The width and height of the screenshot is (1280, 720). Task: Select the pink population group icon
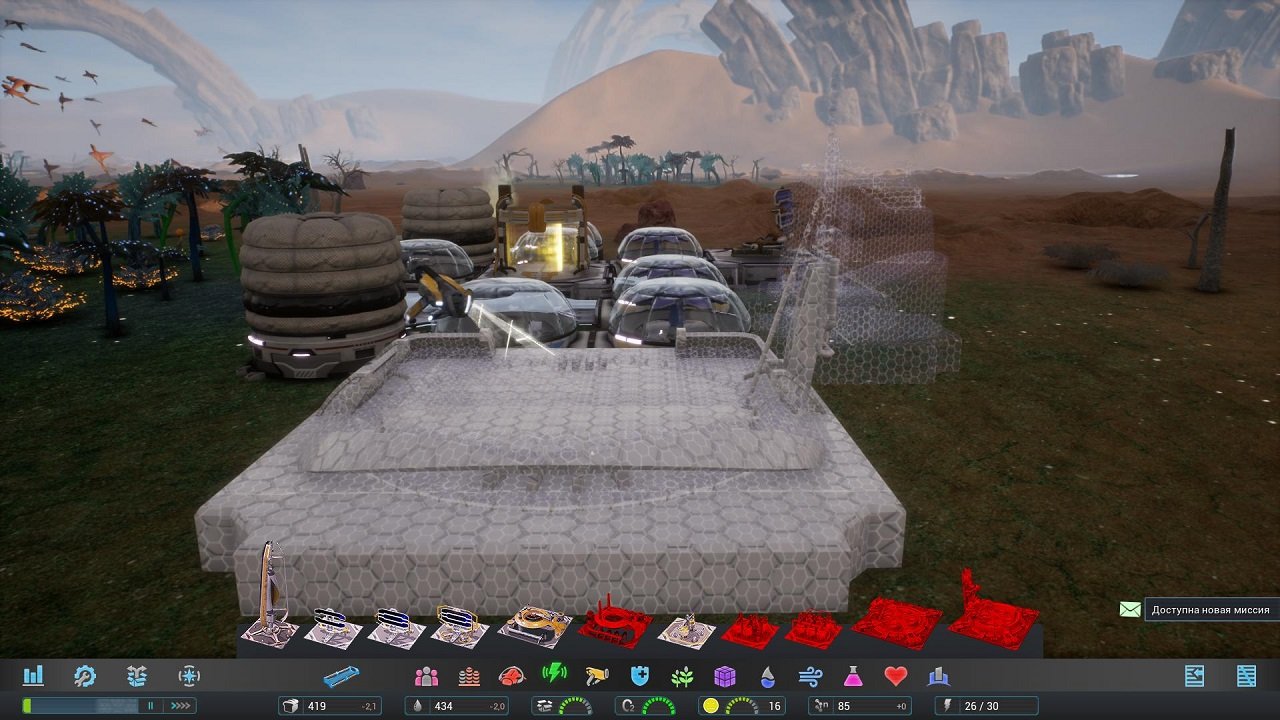(426, 676)
